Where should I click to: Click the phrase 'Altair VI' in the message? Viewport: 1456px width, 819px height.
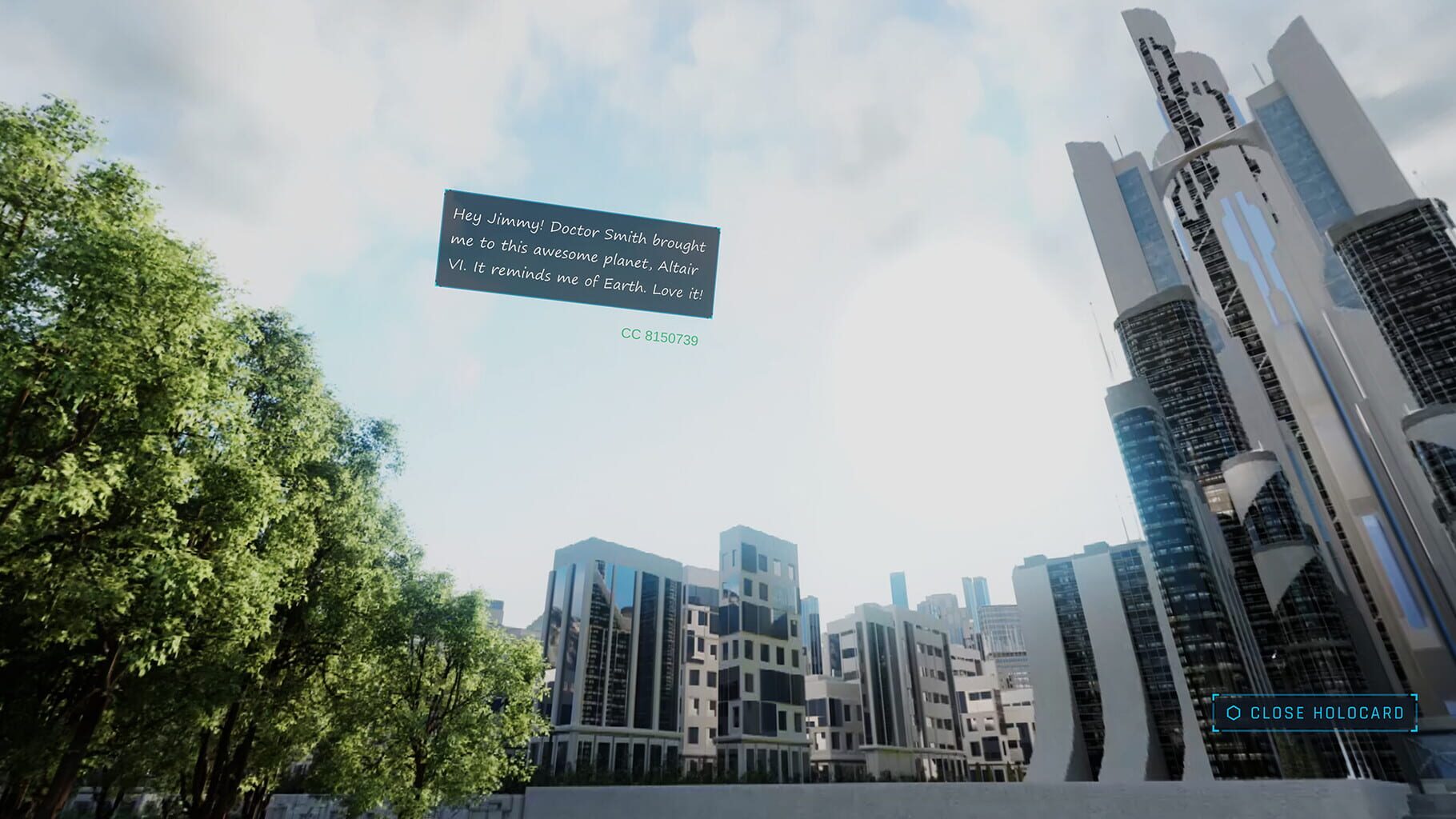(676, 269)
